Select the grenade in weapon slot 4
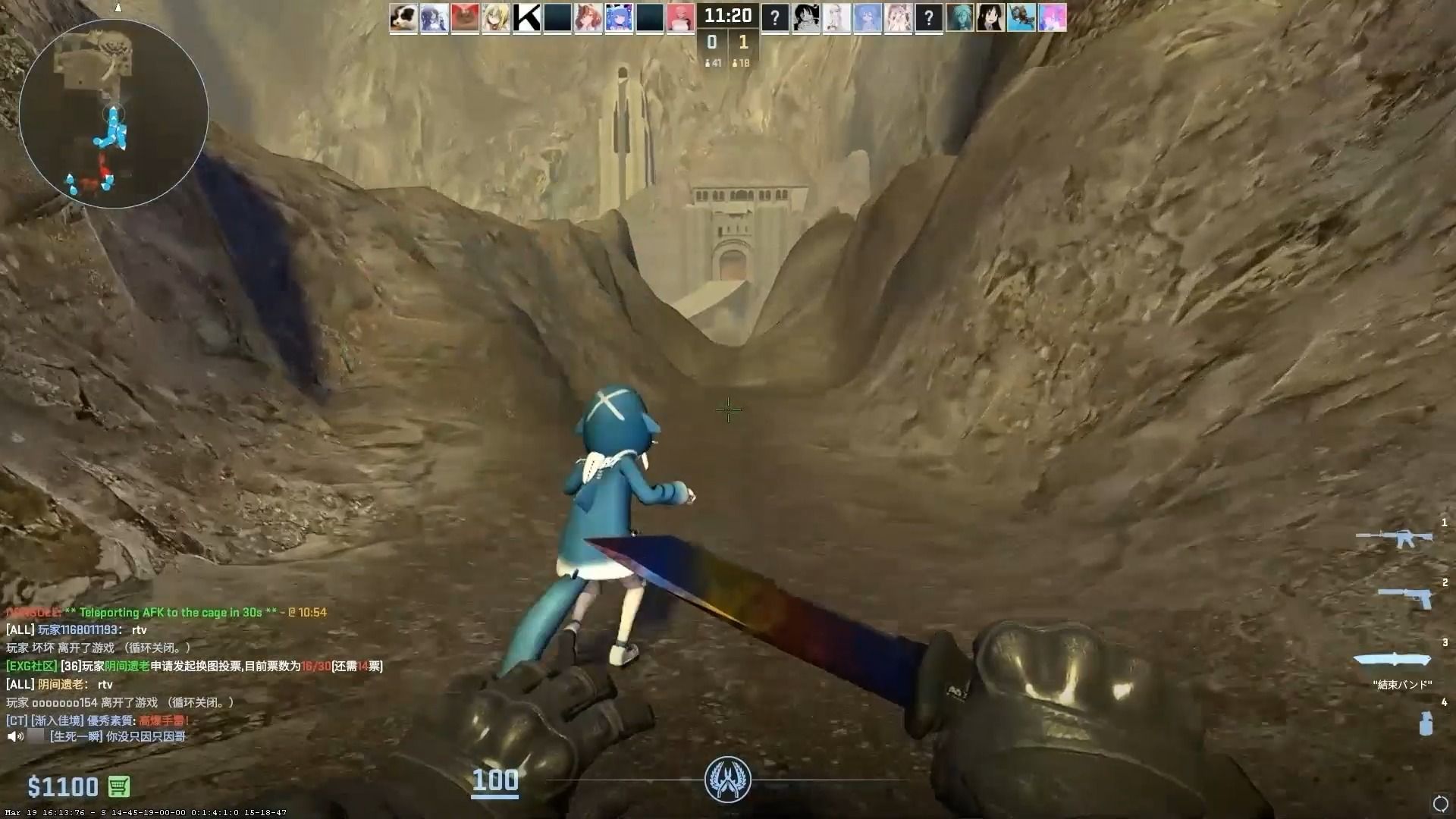Screen dimensions: 1456x819 (1426, 720)
